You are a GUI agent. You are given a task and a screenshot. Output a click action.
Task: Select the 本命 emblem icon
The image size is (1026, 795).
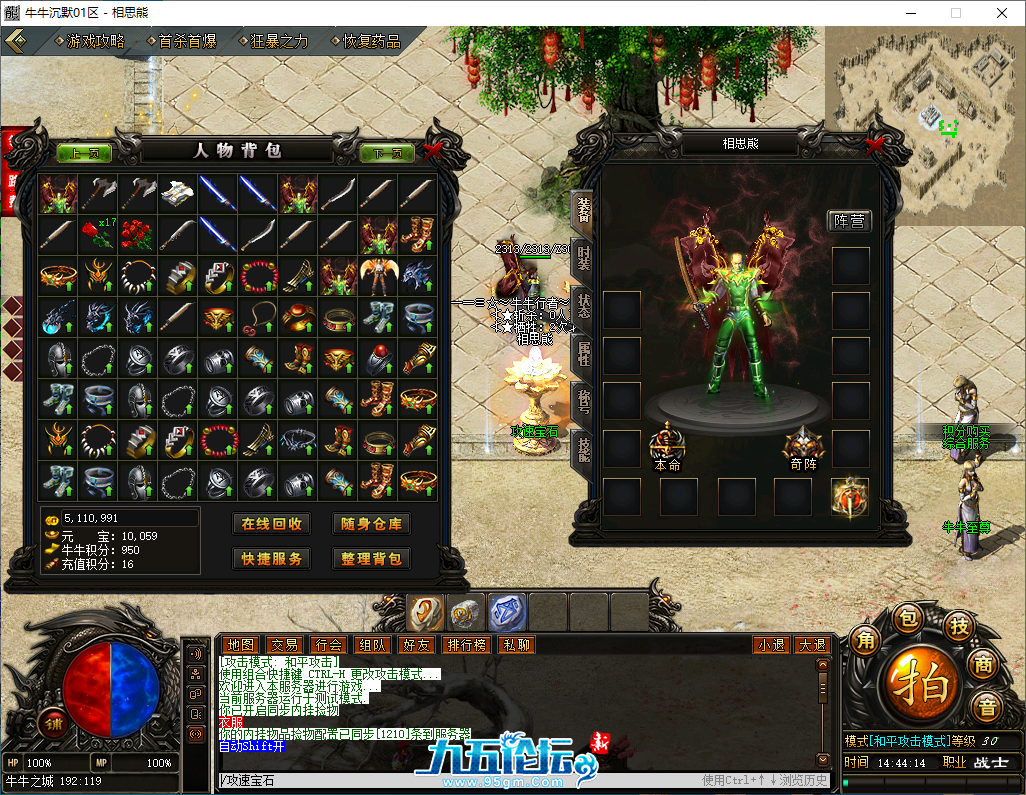coord(666,443)
